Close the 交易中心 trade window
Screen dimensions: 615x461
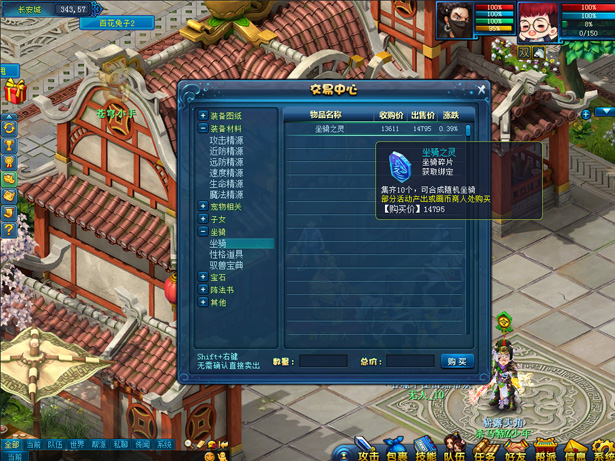(481, 90)
